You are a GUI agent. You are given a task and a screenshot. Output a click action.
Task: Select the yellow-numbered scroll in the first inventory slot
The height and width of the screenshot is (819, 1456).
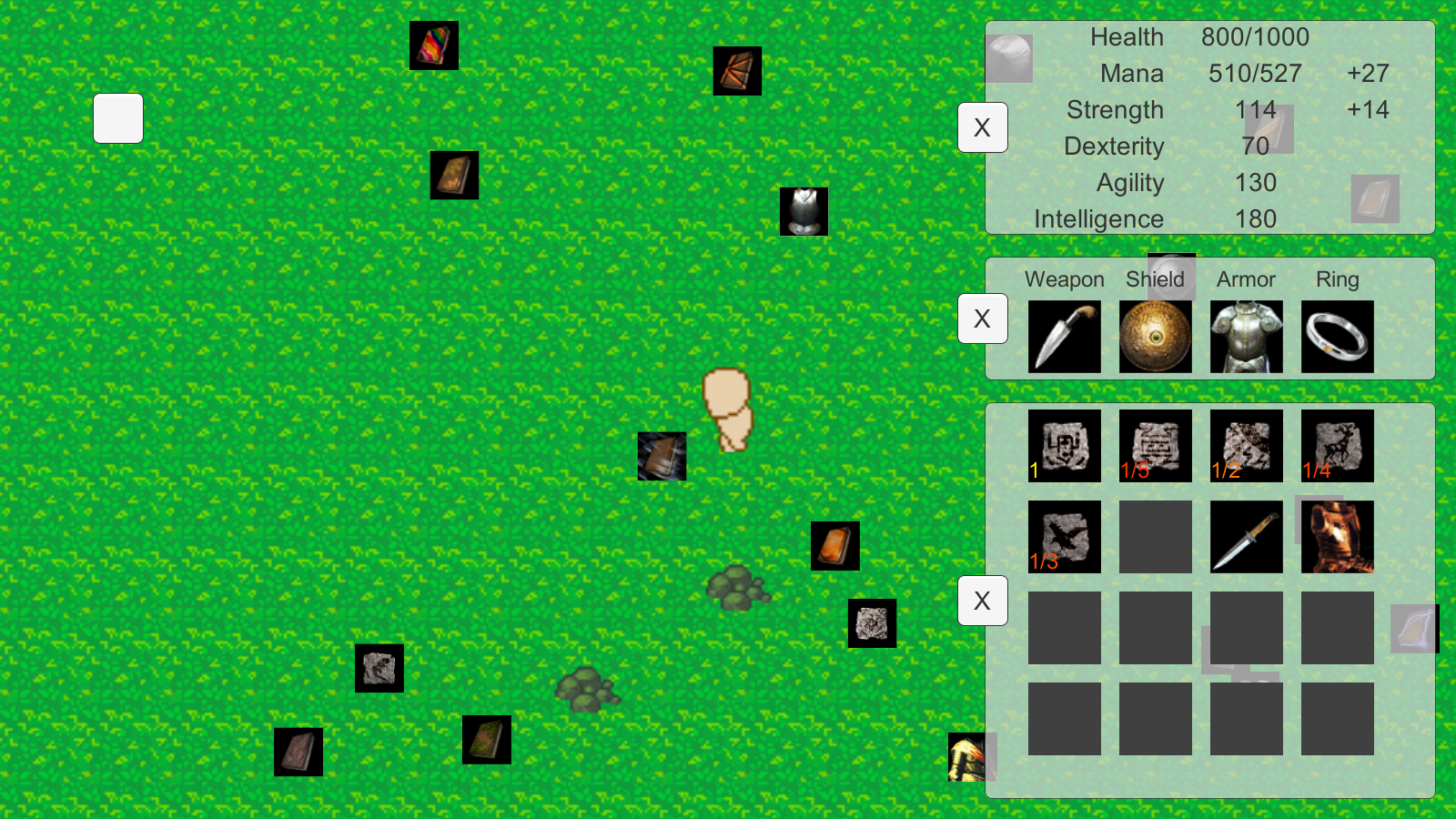(x=1064, y=445)
